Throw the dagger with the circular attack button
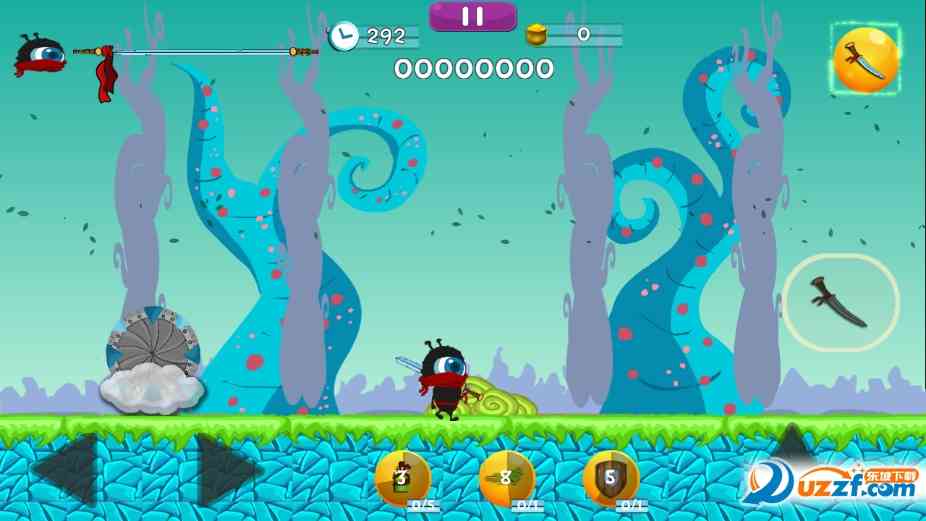926x521 pixels. click(840, 302)
